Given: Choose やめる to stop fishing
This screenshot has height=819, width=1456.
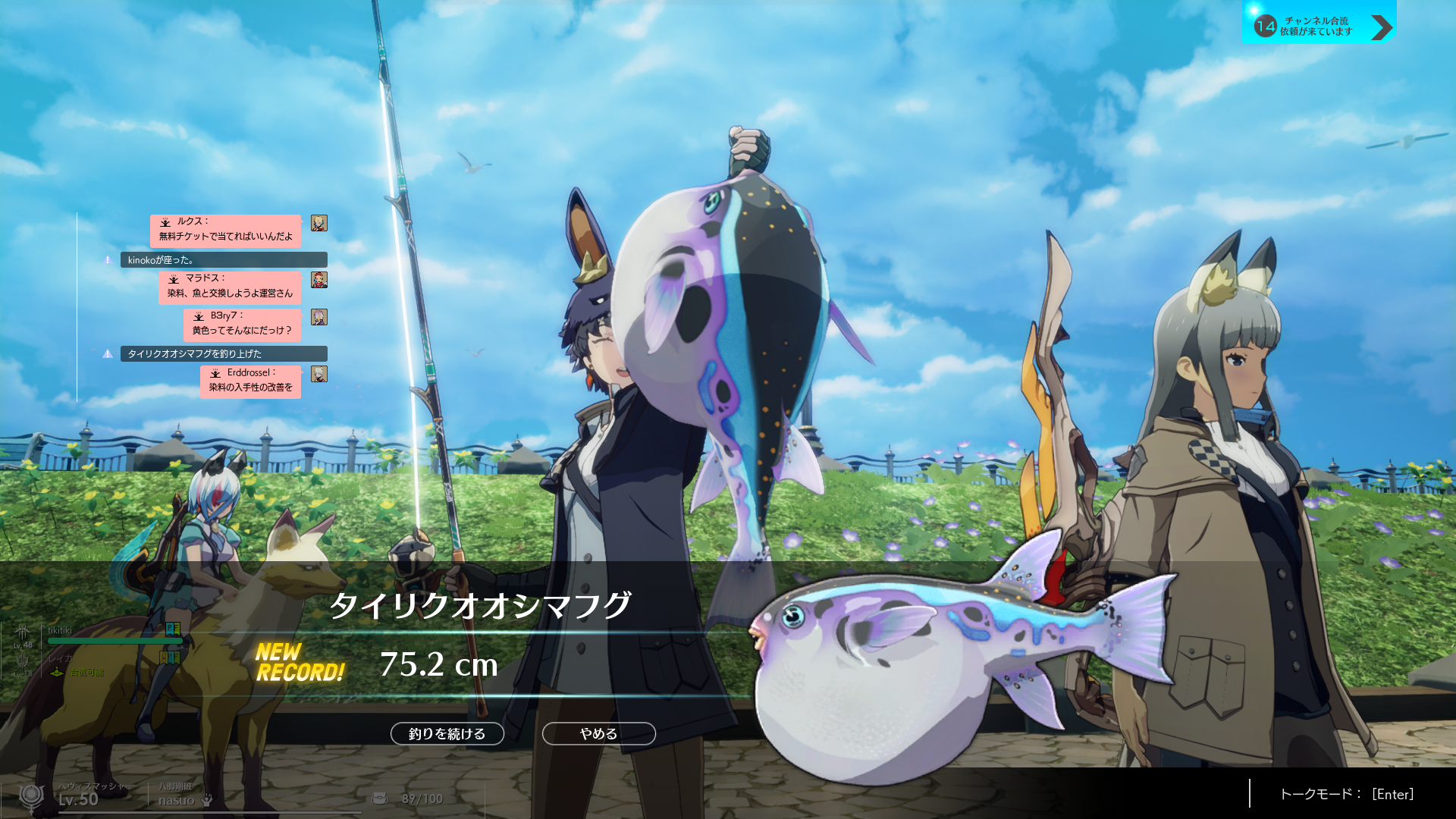Looking at the screenshot, I should click(598, 733).
